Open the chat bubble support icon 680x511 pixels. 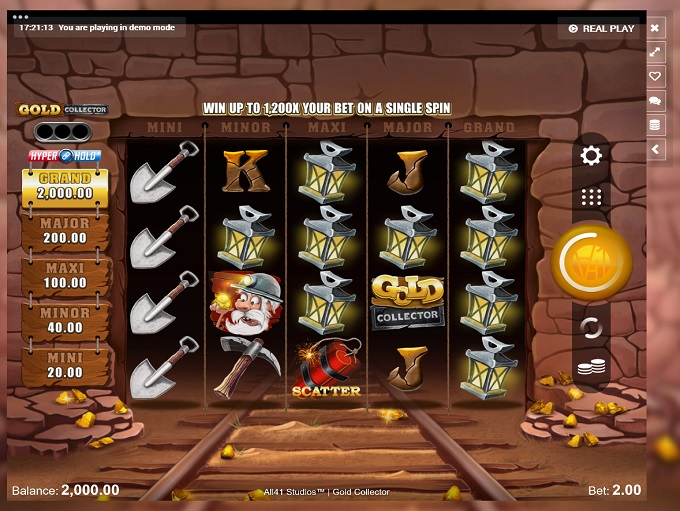coord(656,101)
